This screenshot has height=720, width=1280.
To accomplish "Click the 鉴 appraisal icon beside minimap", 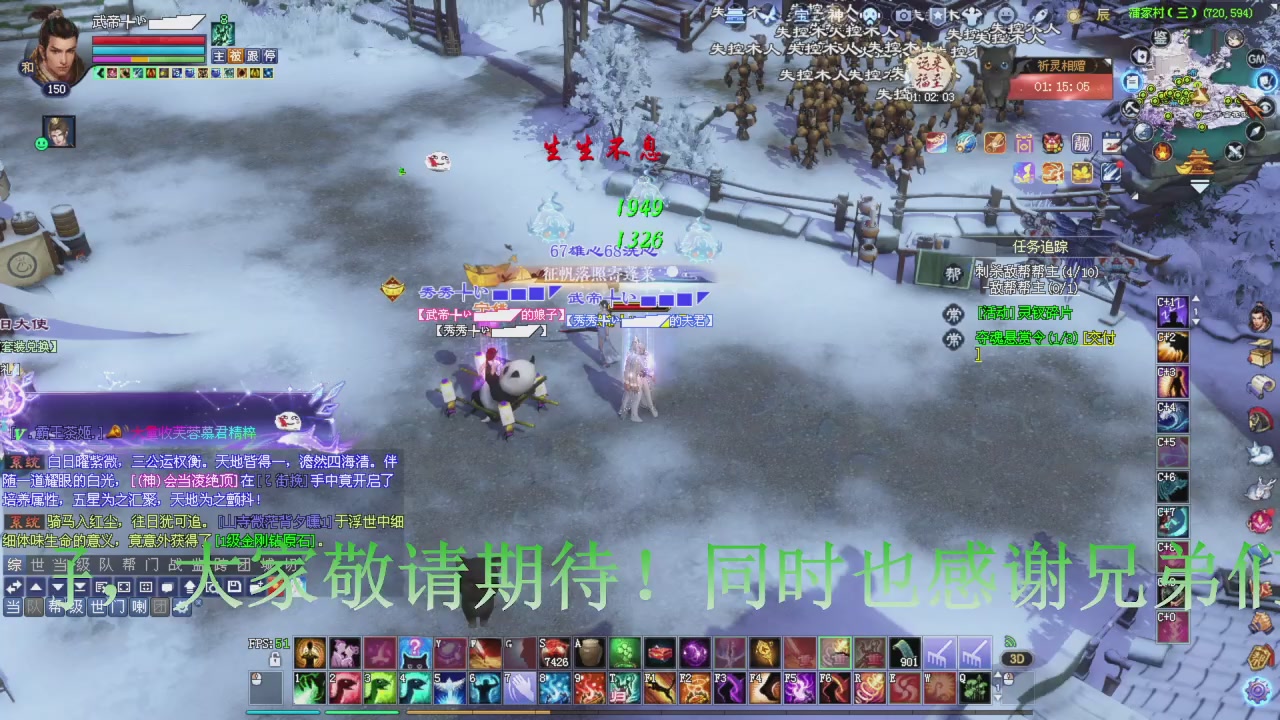I will point(1160,38).
